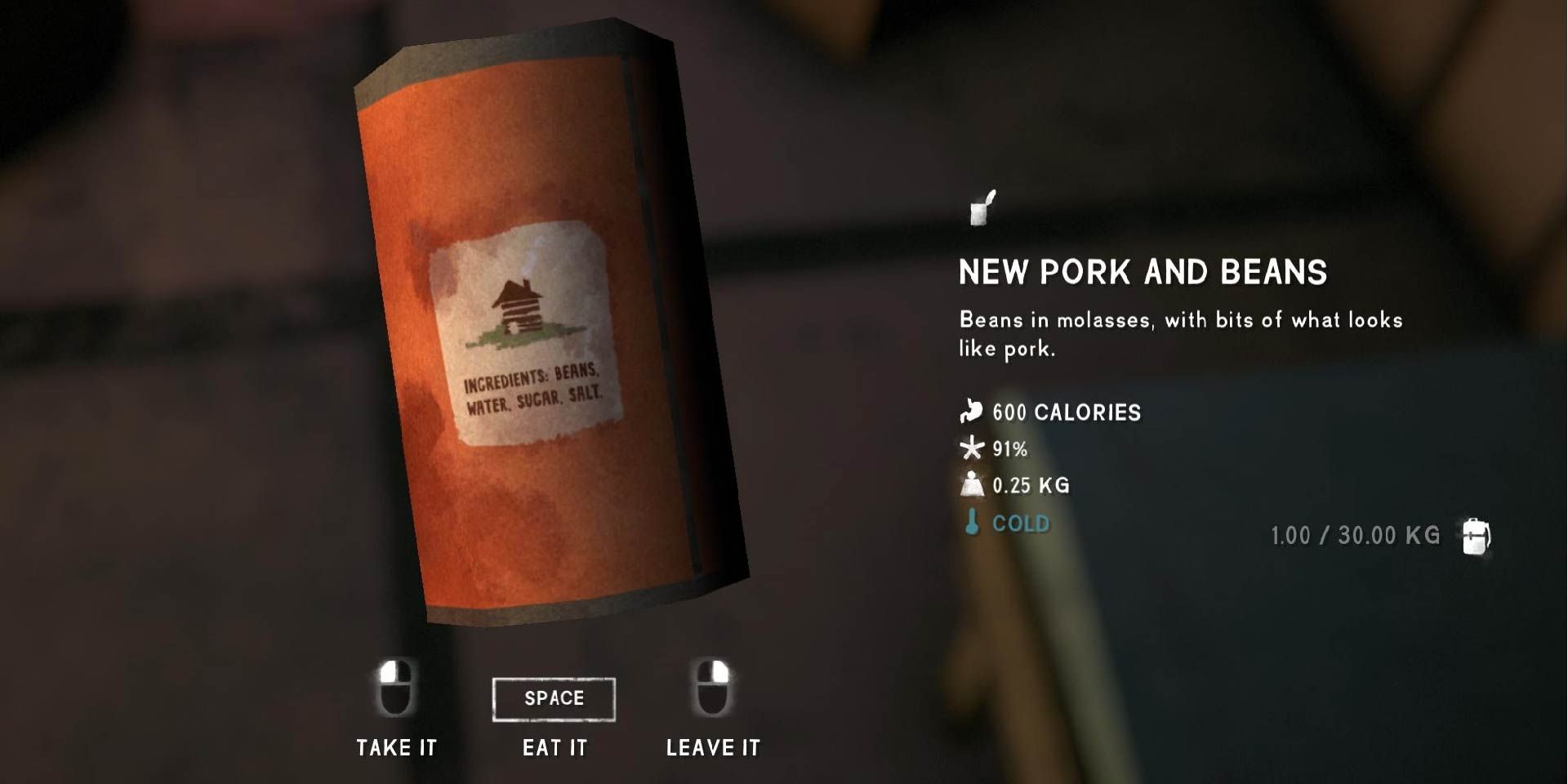
Task: Choose the Leave It option
Action: (713, 746)
